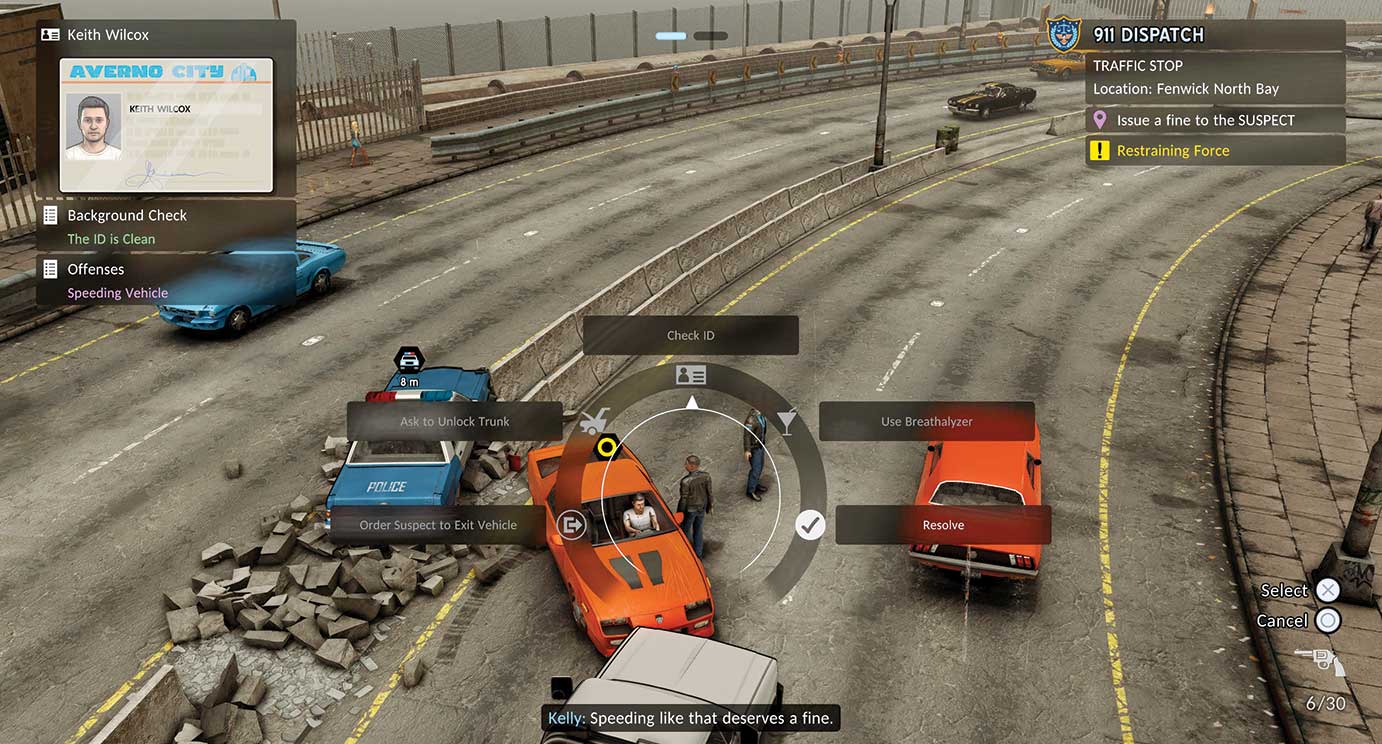Viewport: 1382px width, 744px height.
Task: Select Order Suspect to Exit Vehicle
Action: click(x=438, y=525)
